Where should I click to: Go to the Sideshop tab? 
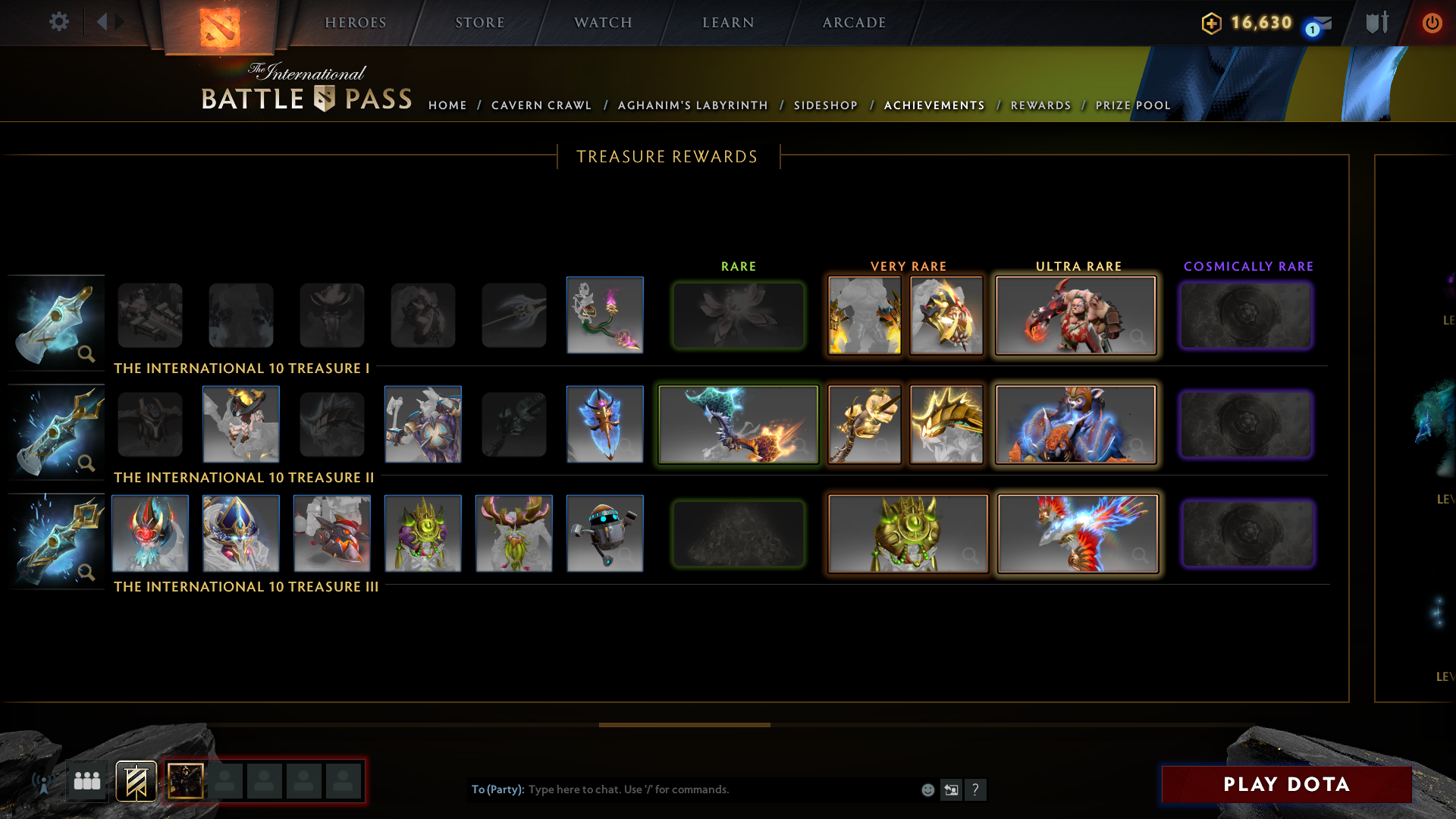(826, 105)
